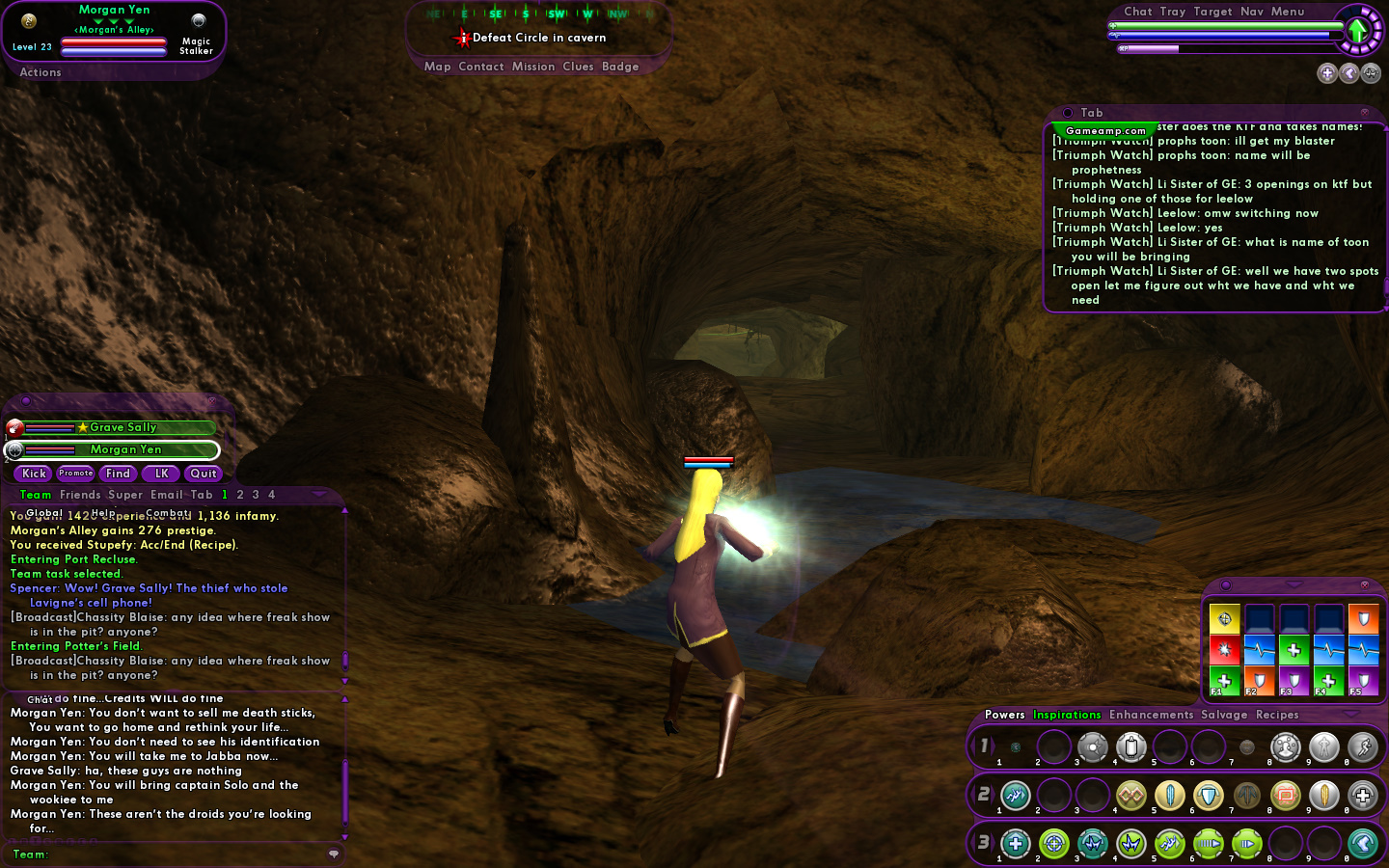Image resolution: width=1389 pixels, height=868 pixels.
Task: Switch to the Friends chat tab
Action: (x=80, y=495)
